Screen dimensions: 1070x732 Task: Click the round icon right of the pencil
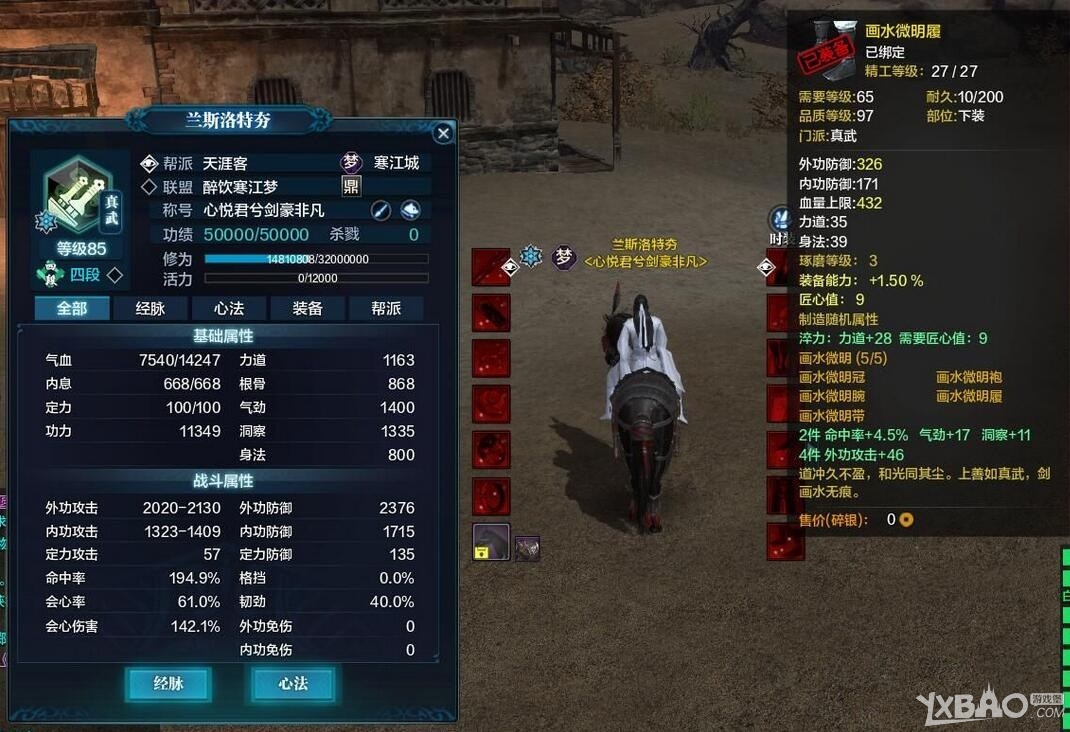coord(410,210)
